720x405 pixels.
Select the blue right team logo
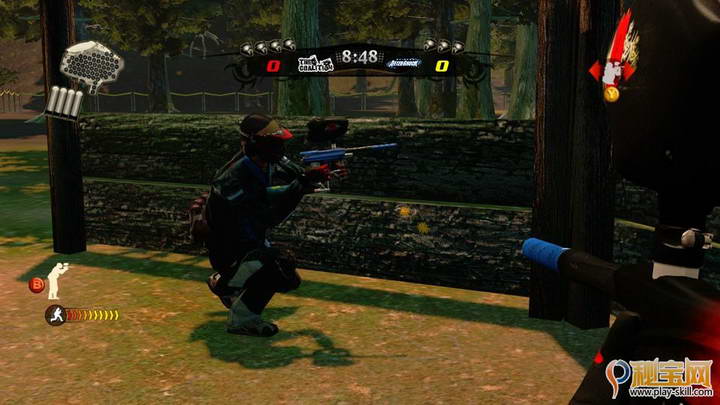tap(404, 64)
